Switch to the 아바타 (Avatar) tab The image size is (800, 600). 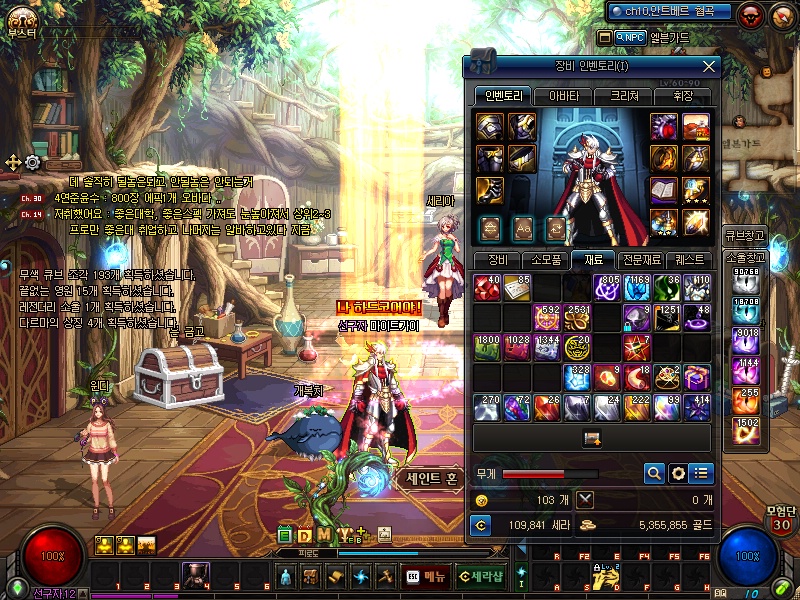point(563,97)
